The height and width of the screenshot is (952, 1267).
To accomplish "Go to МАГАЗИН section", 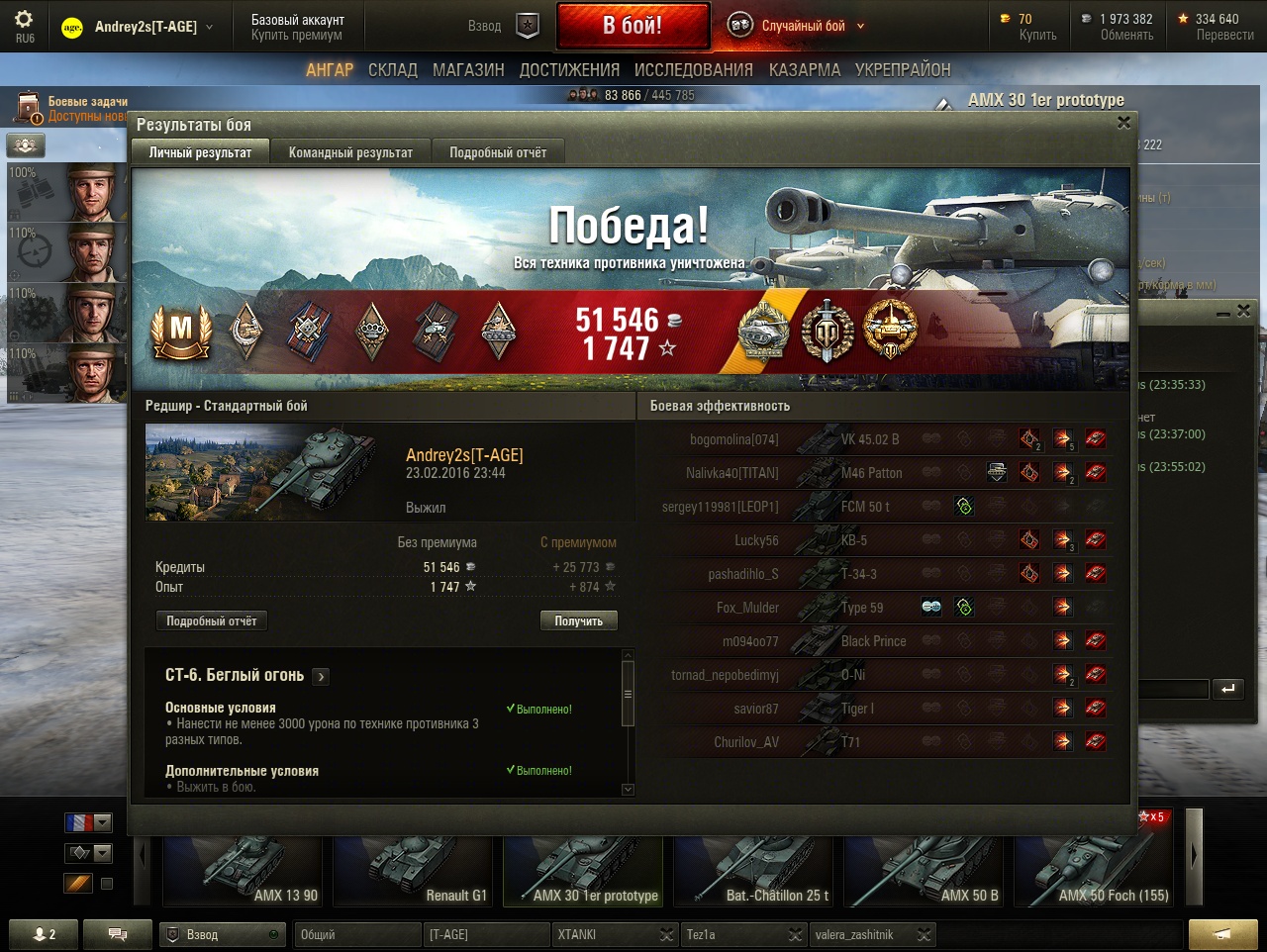I will (x=468, y=70).
